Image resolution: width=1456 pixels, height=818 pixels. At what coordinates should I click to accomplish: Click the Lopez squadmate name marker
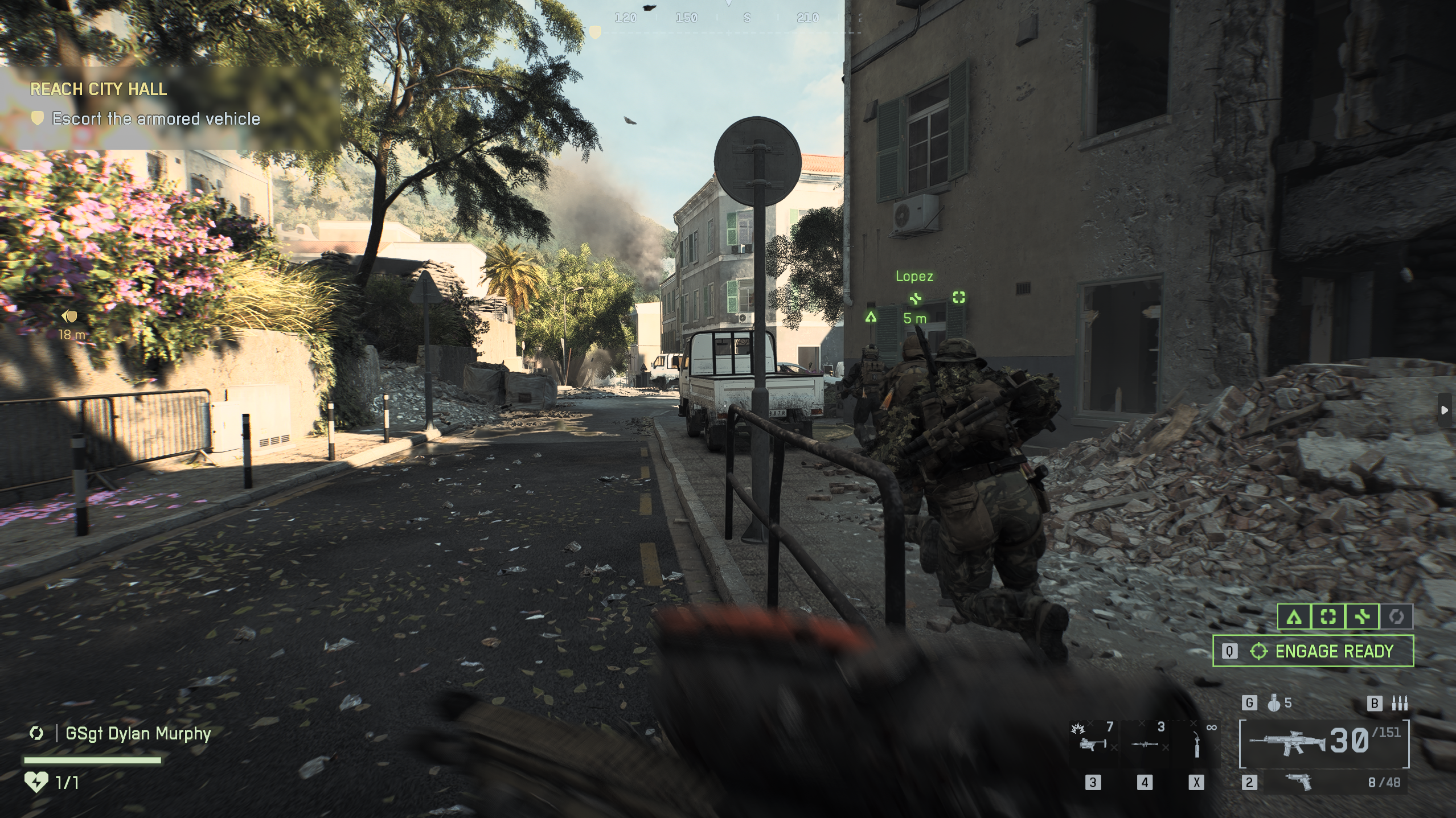click(914, 277)
